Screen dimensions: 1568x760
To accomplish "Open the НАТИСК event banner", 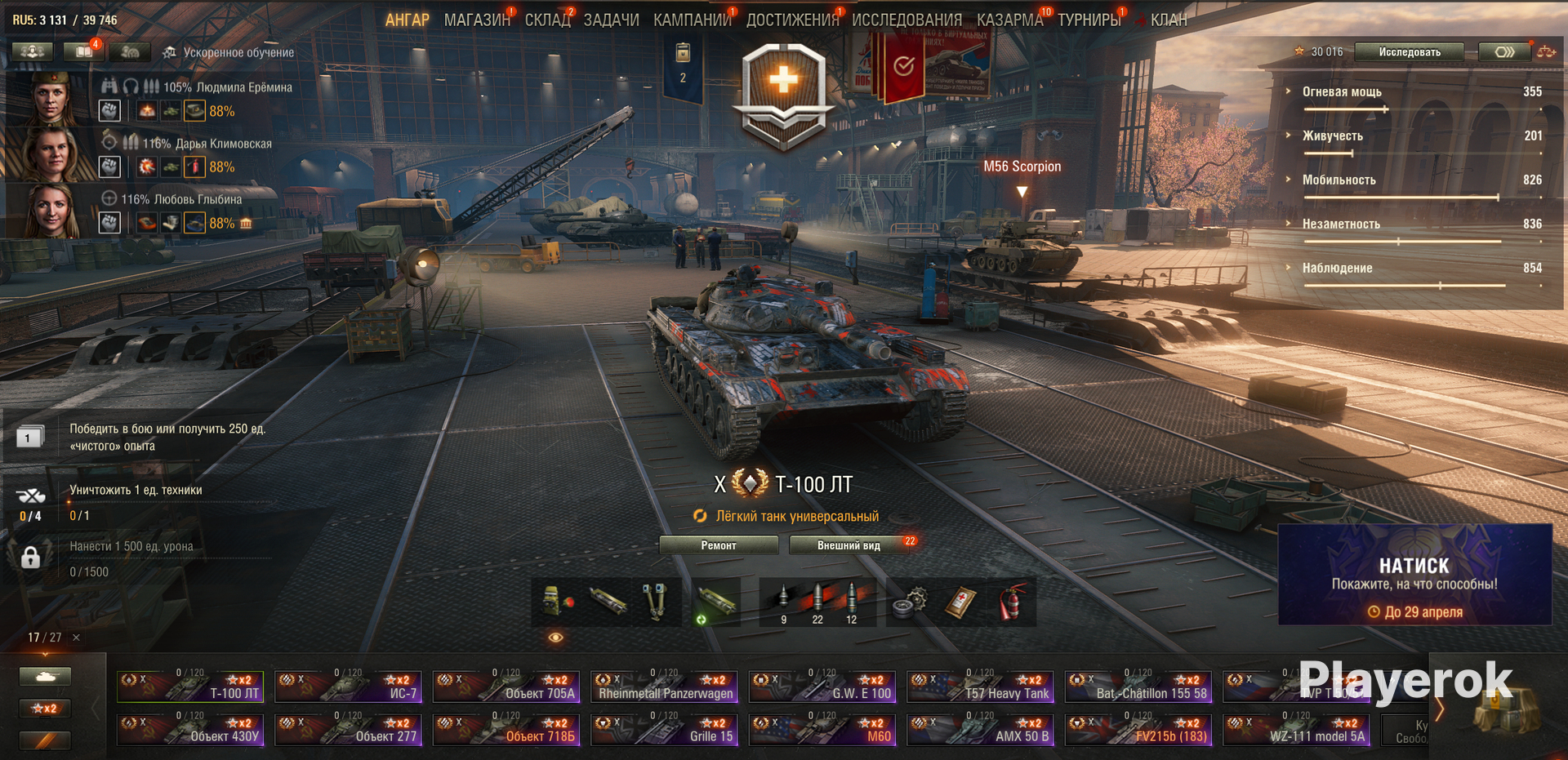I will pos(1414,576).
